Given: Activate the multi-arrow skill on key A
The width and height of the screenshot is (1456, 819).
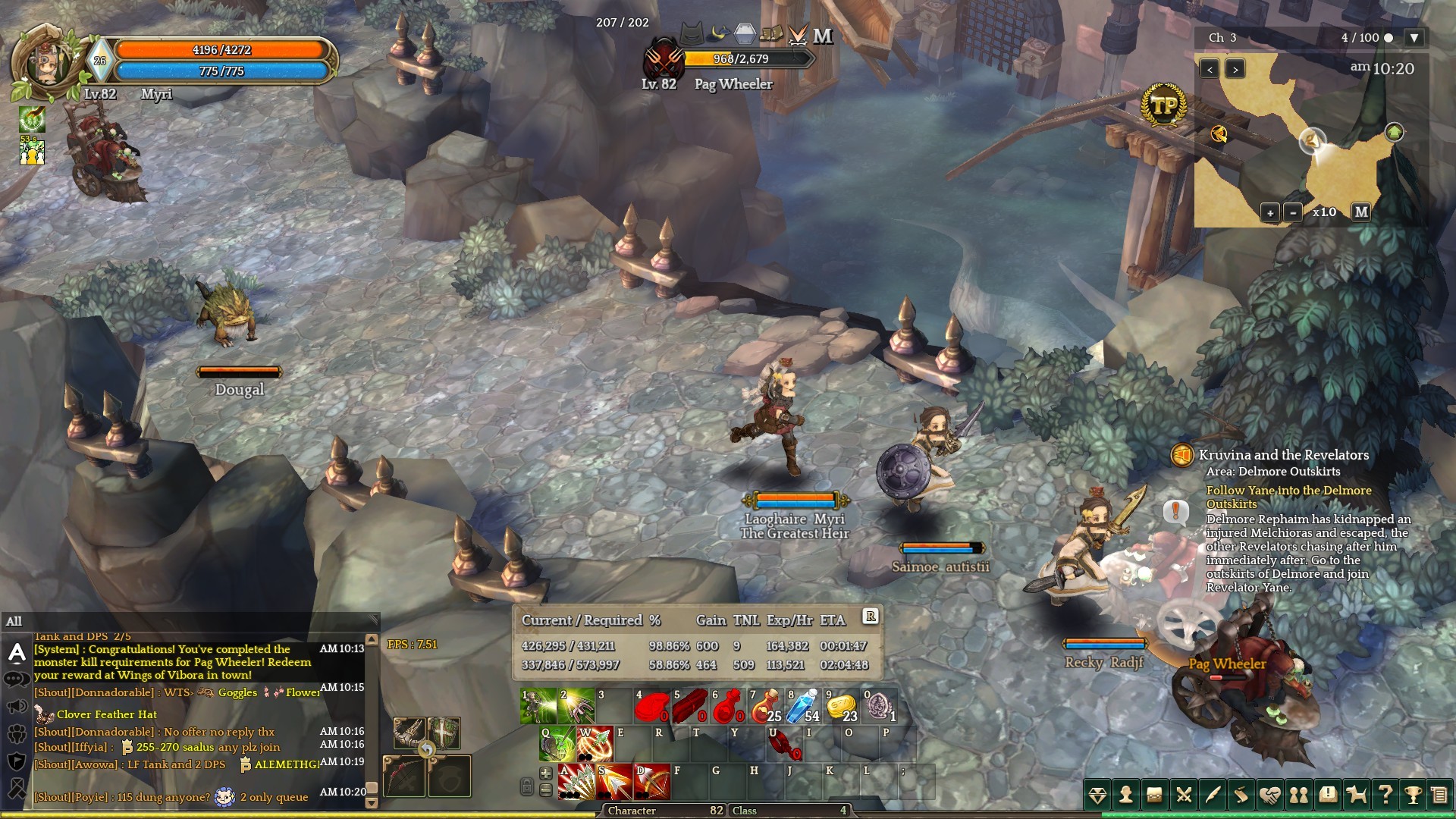Looking at the screenshot, I should [576, 782].
